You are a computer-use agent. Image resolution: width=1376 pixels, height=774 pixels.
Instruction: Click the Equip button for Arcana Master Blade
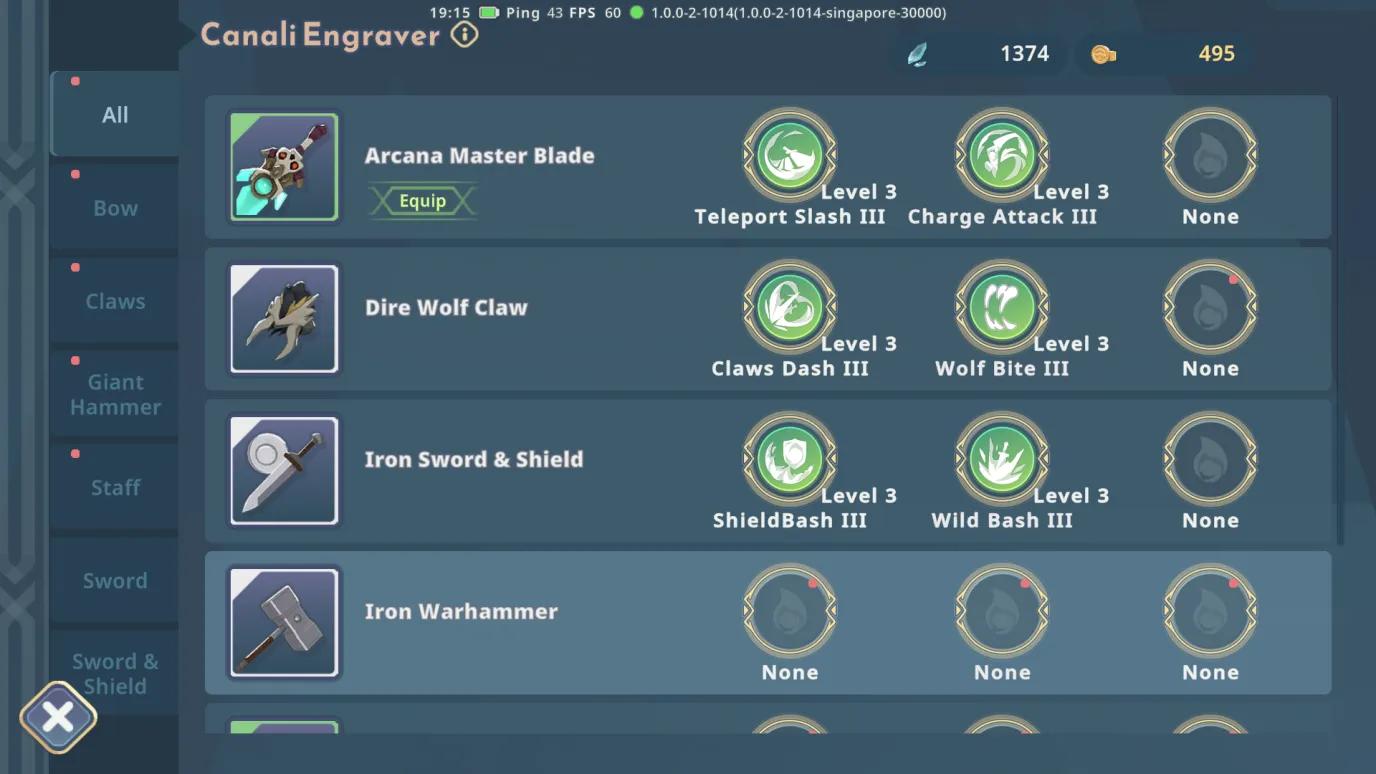(422, 201)
